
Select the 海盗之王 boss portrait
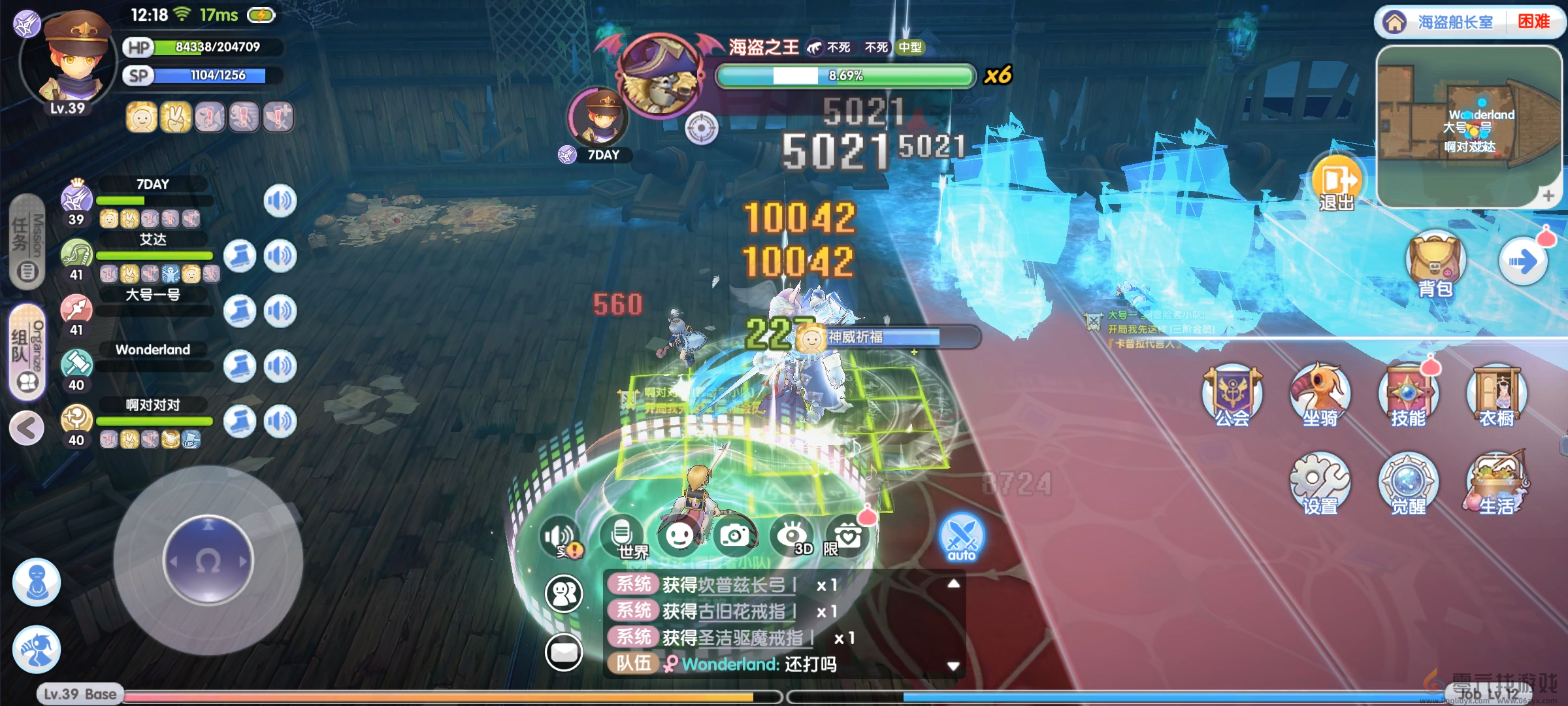pyautogui.click(x=661, y=75)
